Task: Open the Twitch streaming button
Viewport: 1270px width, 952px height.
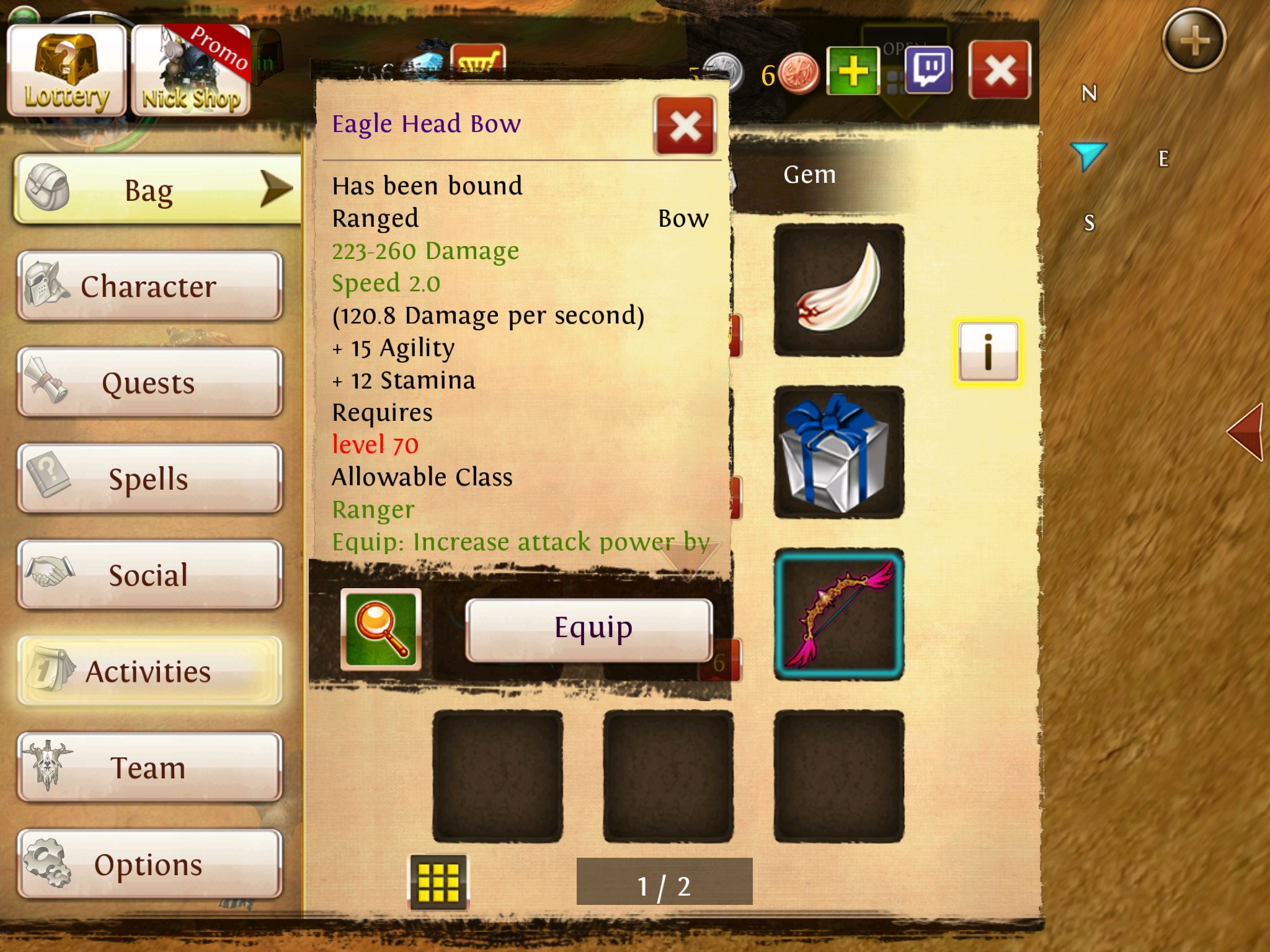Action: coord(928,71)
